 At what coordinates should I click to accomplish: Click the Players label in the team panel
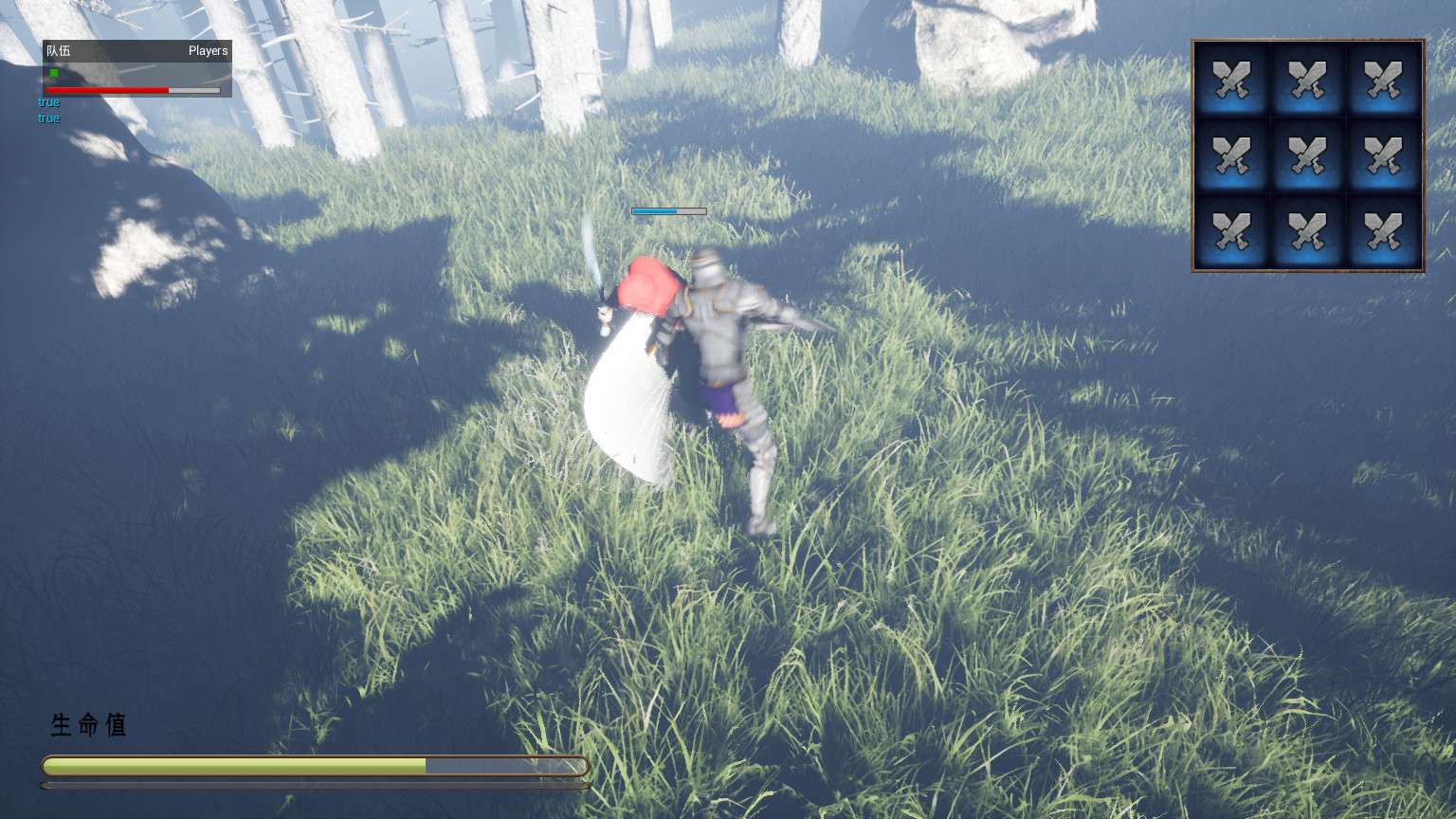point(208,51)
